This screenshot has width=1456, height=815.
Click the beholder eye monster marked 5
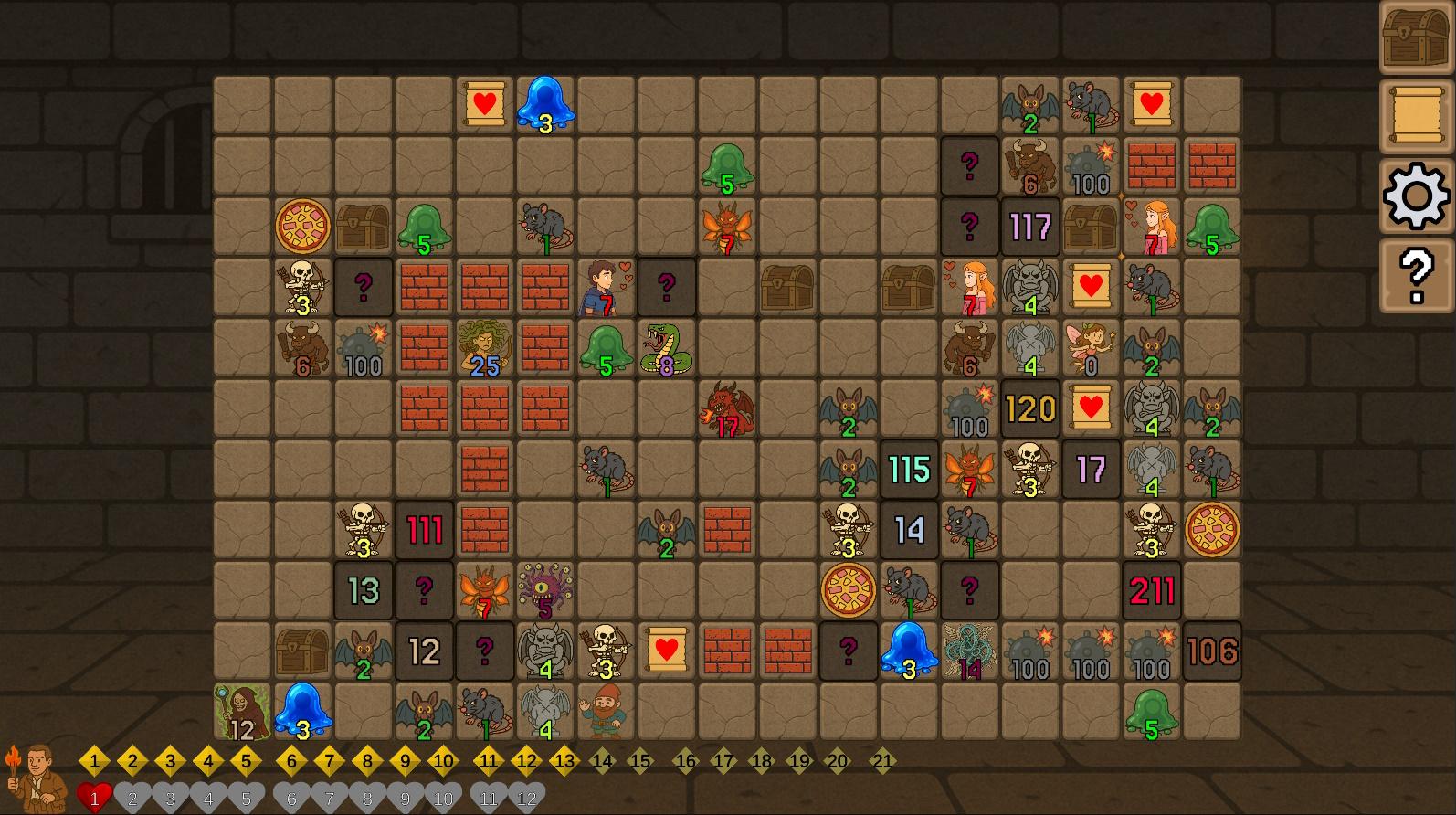pos(545,590)
